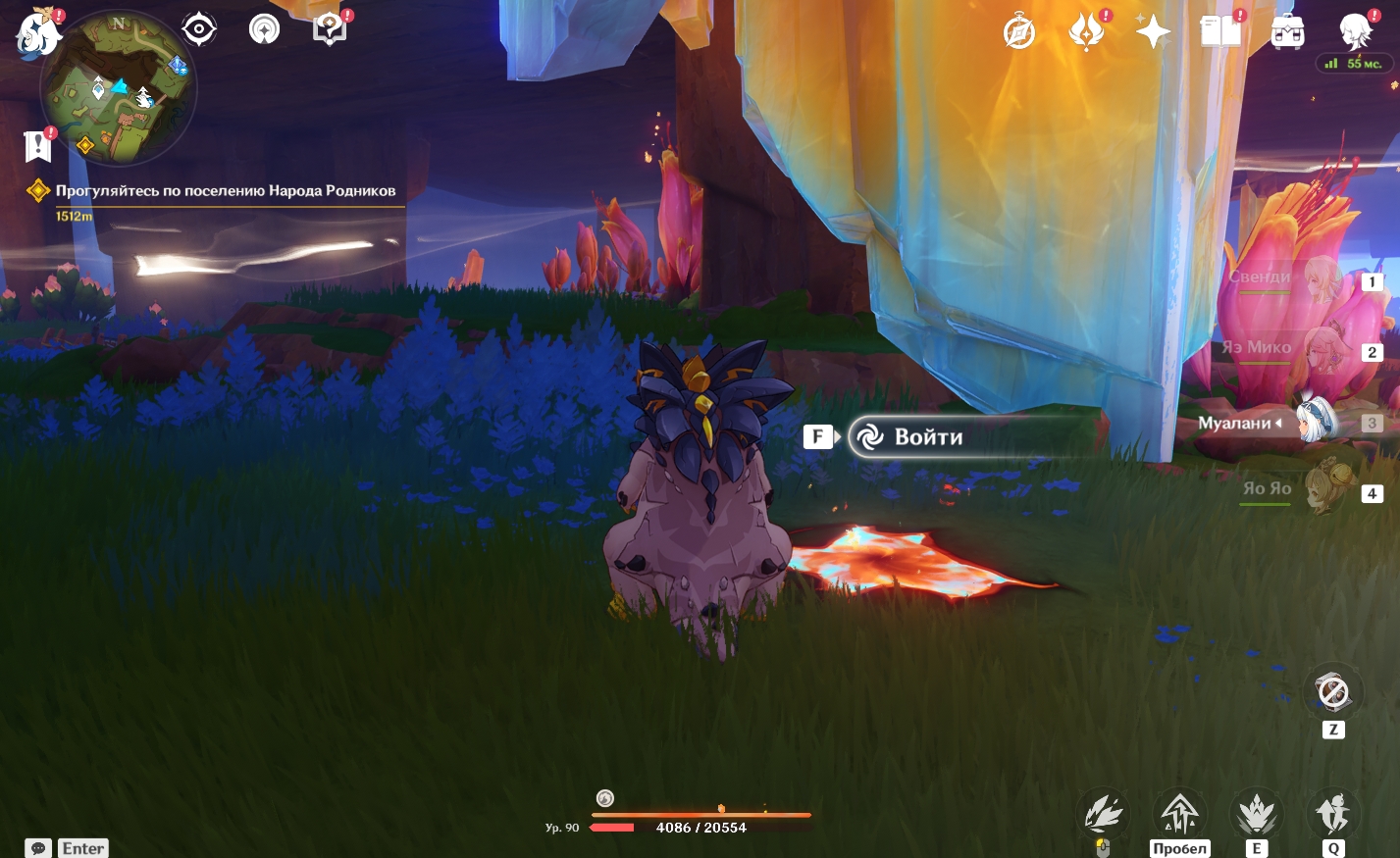Open the adventurer handbook book icon

click(1220, 32)
